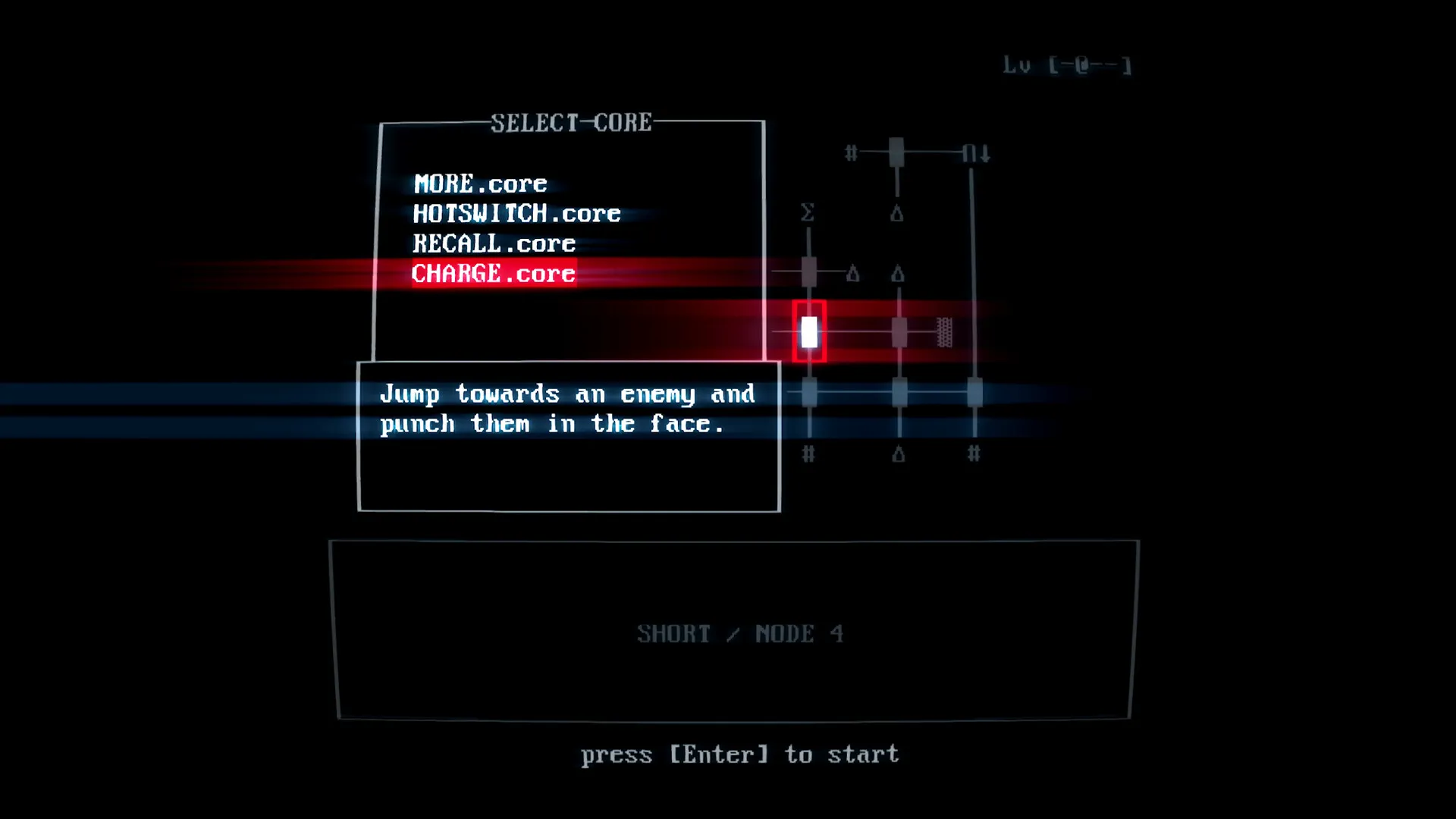Select the Δ triangle below the topmost node
The width and height of the screenshot is (1456, 819).
pyautogui.click(x=899, y=215)
